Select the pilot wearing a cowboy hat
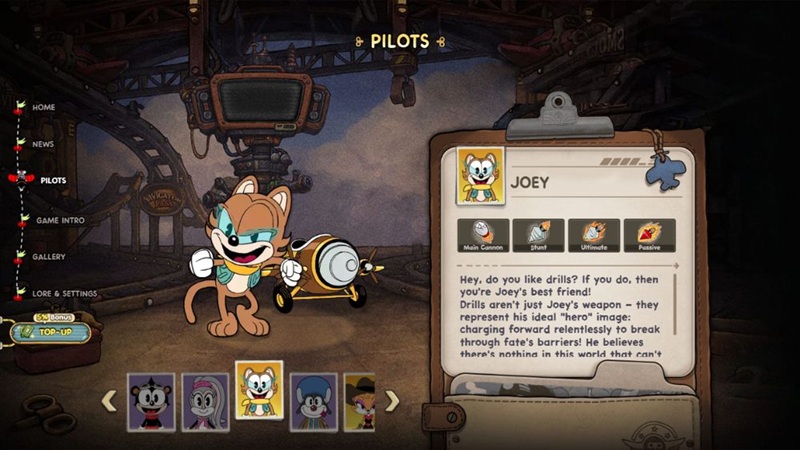Screen dimensions: 800x450 359,401
